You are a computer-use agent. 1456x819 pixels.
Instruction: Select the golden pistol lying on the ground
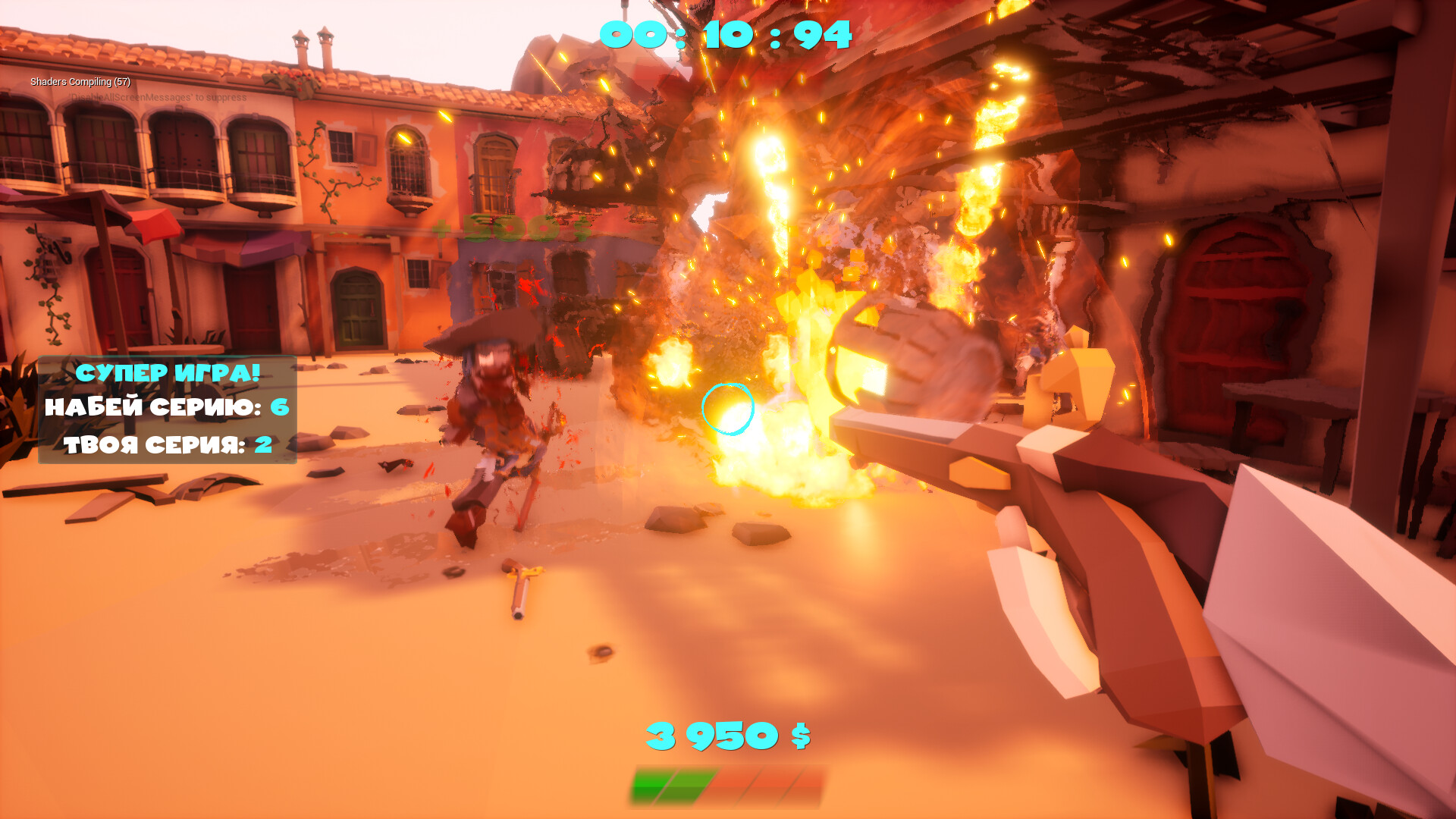pyautogui.click(x=523, y=588)
